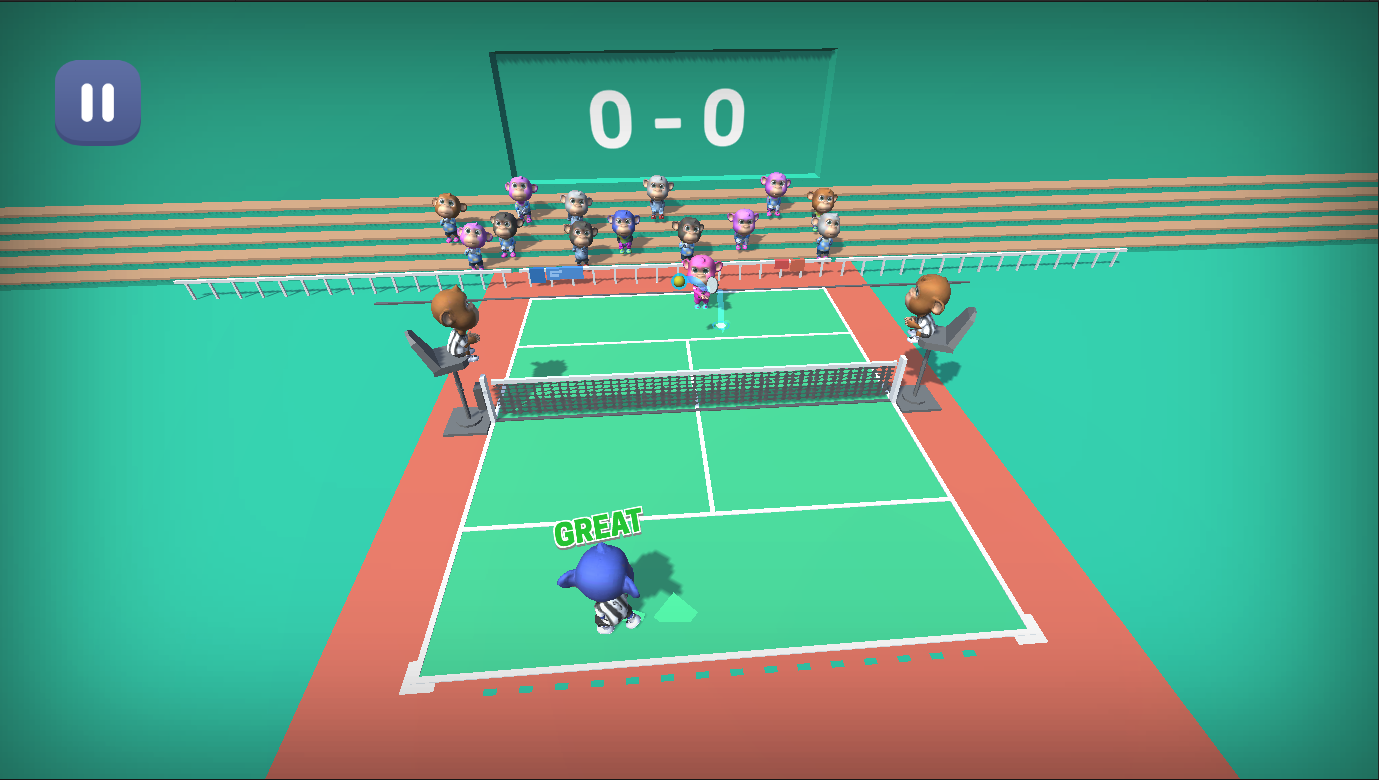Screen dimensions: 1379x780
Task: Tap the glowing landing indicator under the opponent
Action: [x=720, y=326]
